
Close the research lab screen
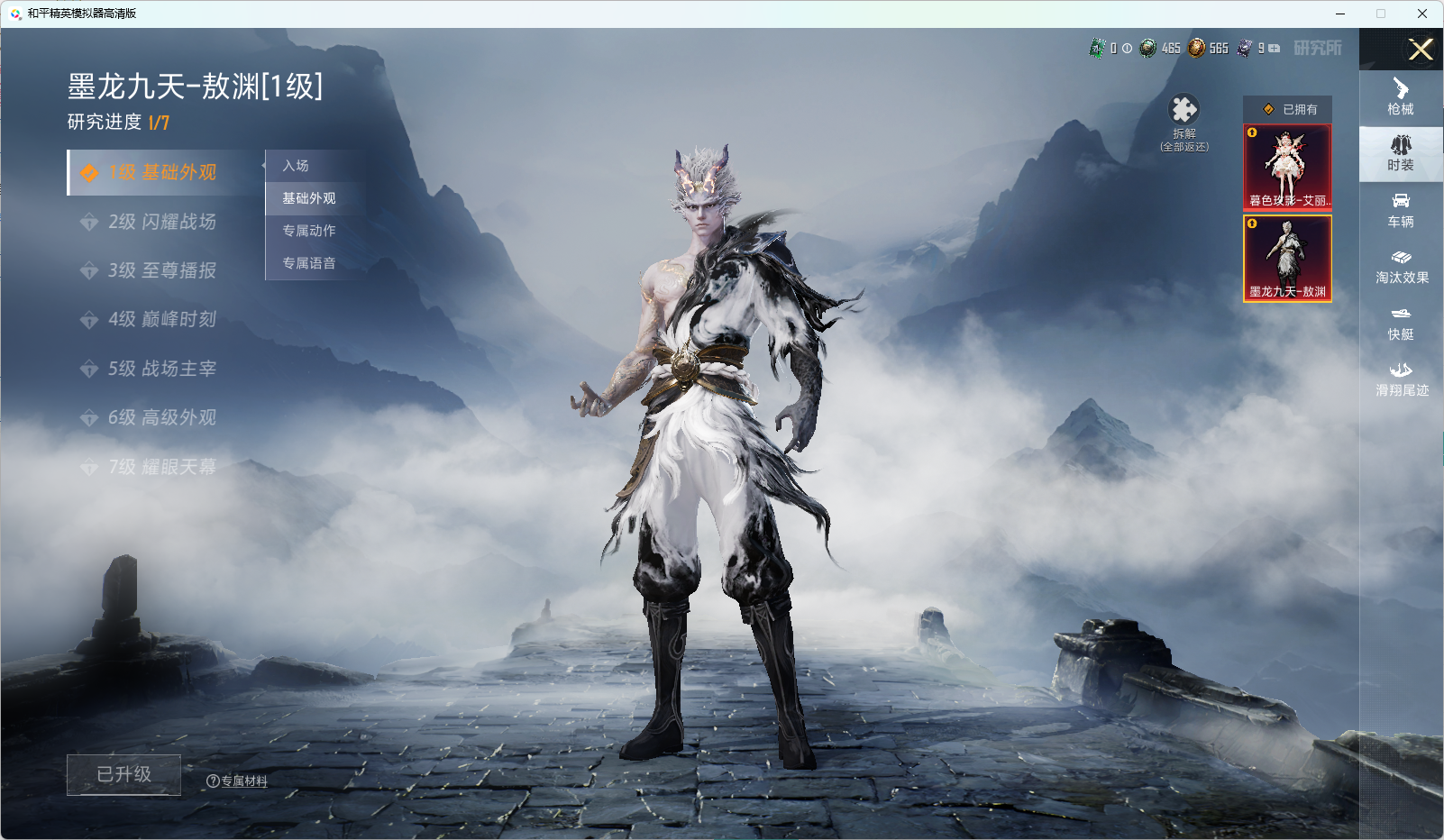(x=1421, y=50)
